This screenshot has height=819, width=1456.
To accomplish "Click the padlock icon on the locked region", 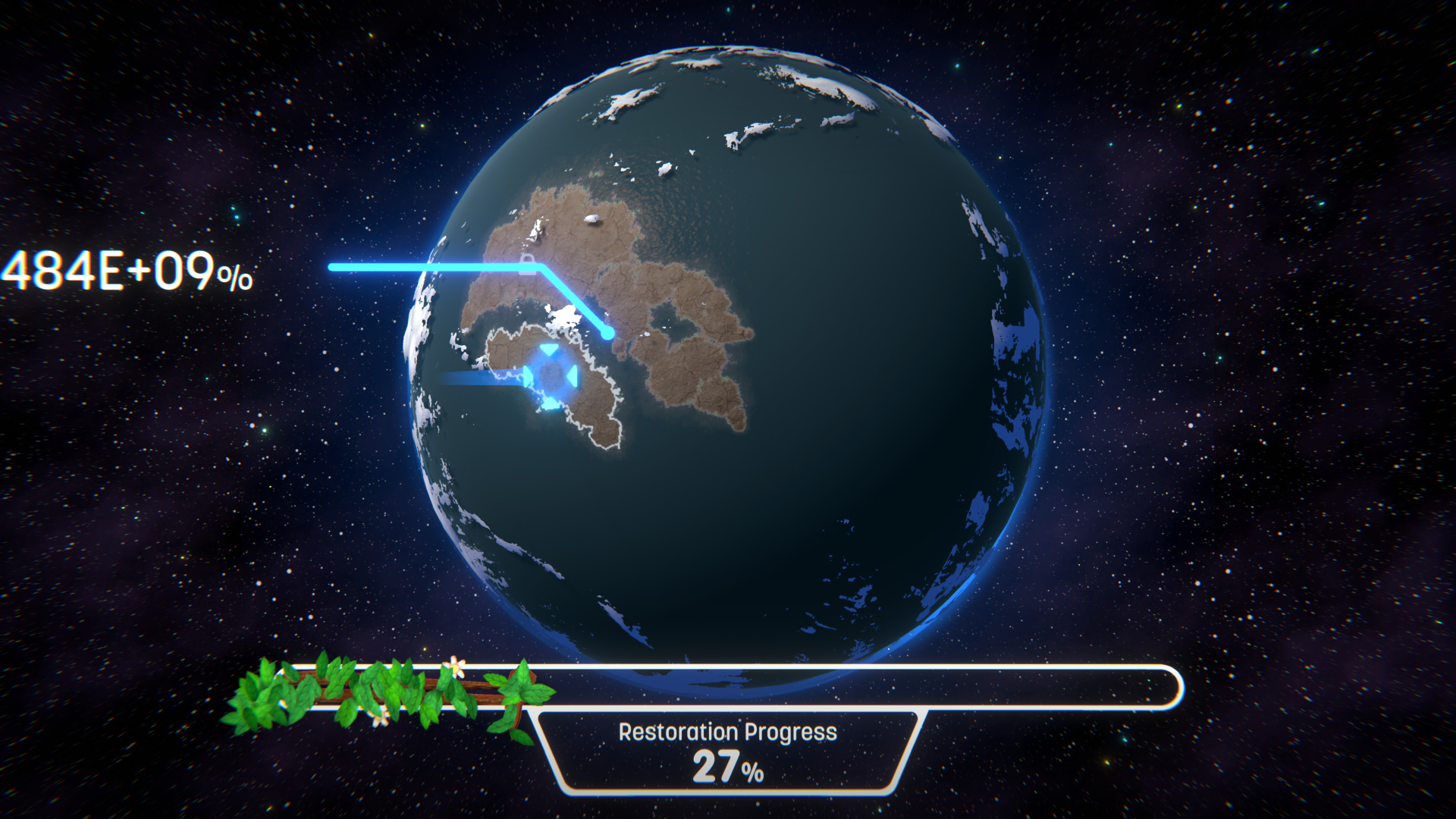I will click(528, 264).
